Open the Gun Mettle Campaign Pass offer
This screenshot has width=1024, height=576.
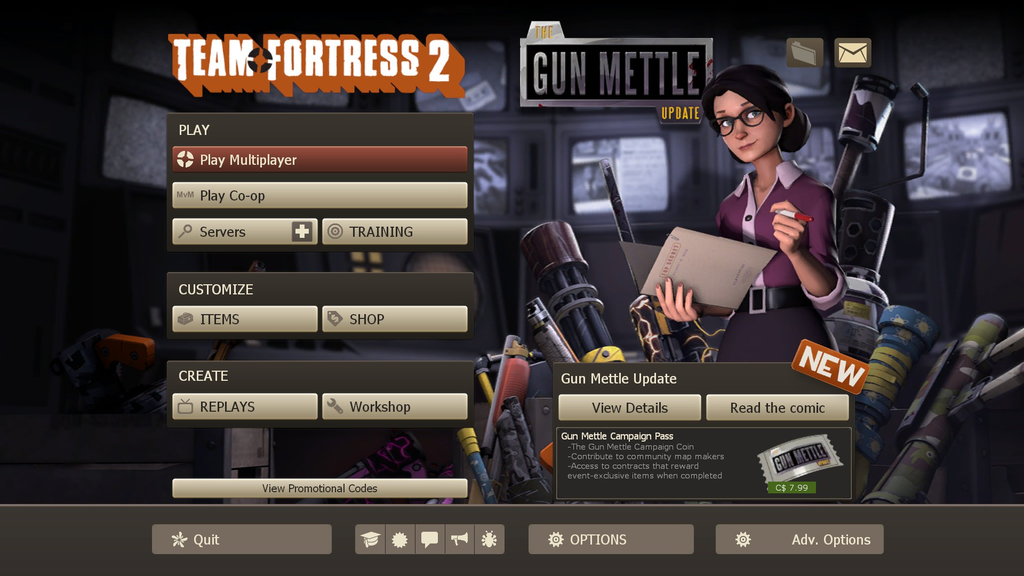coord(704,463)
